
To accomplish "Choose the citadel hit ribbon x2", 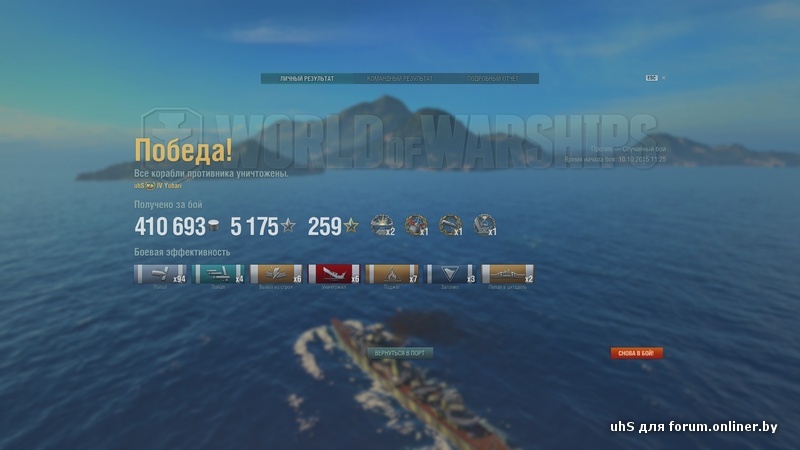I will [x=508, y=274].
